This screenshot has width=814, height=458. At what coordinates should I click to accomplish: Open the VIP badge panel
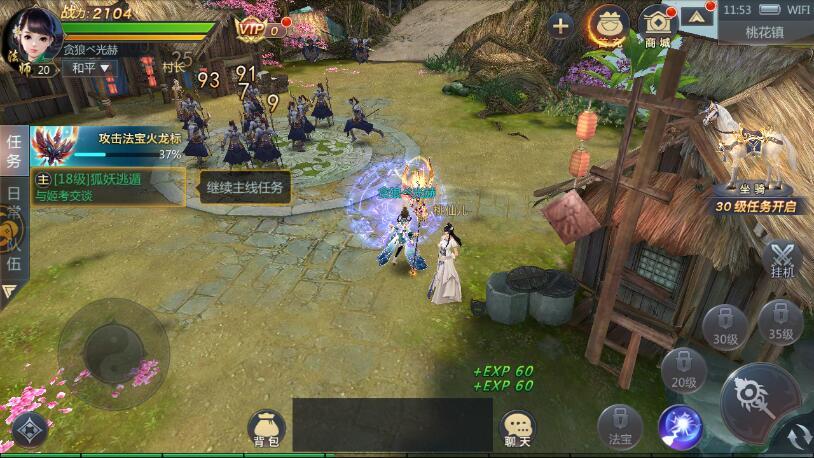coord(259,30)
